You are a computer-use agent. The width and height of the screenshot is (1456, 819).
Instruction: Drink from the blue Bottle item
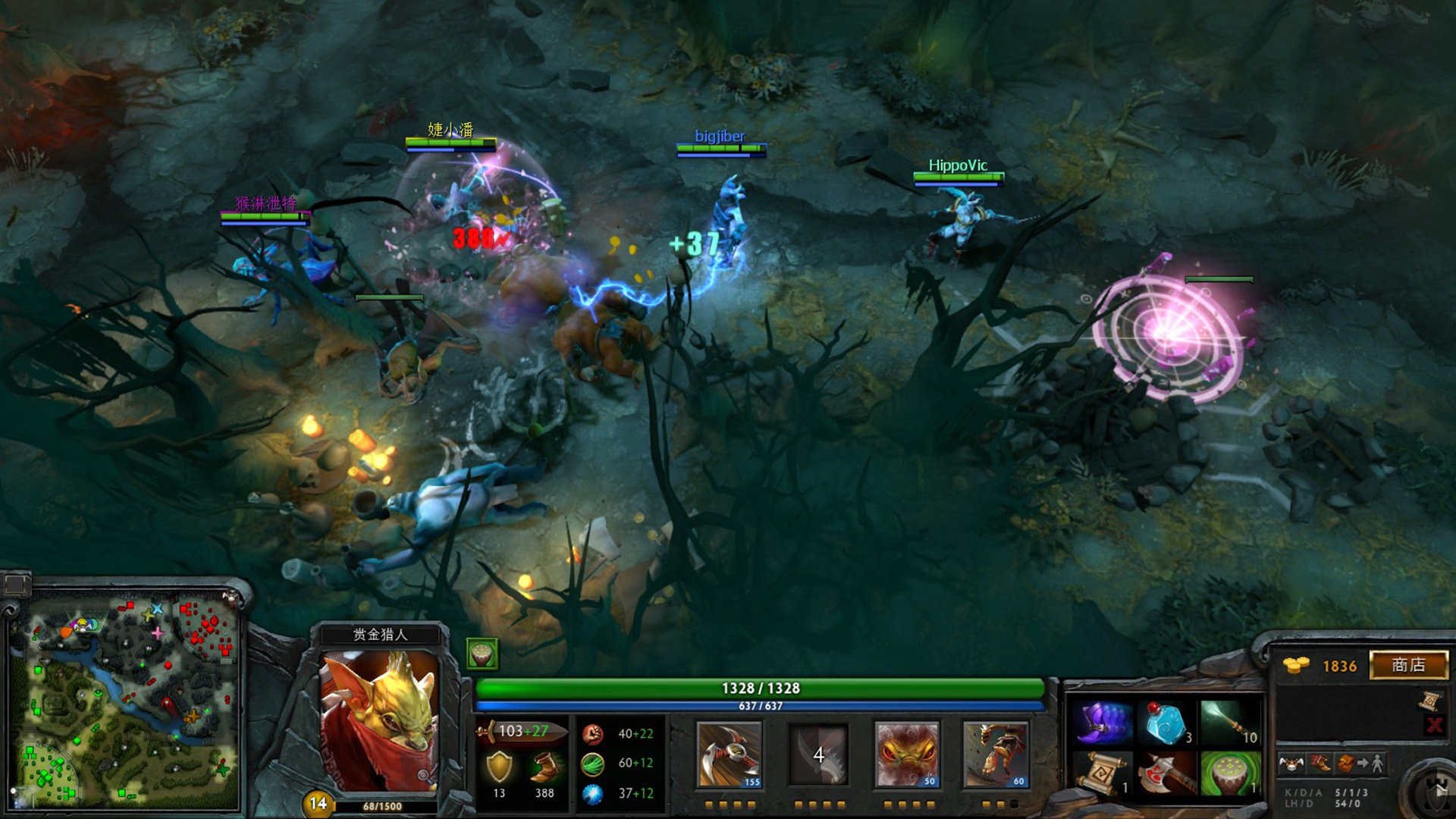coord(1166,723)
